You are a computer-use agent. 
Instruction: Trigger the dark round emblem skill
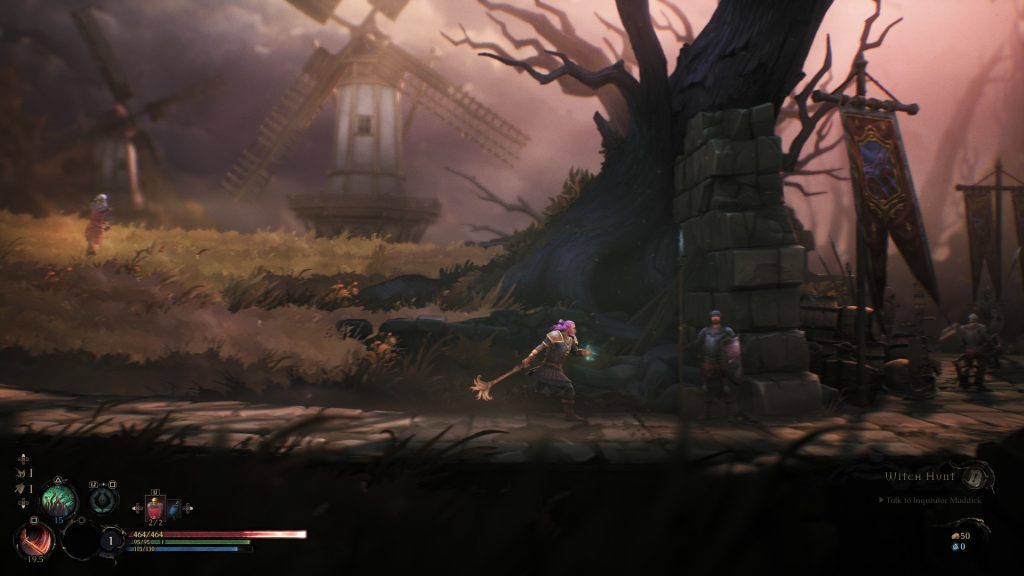[103, 500]
